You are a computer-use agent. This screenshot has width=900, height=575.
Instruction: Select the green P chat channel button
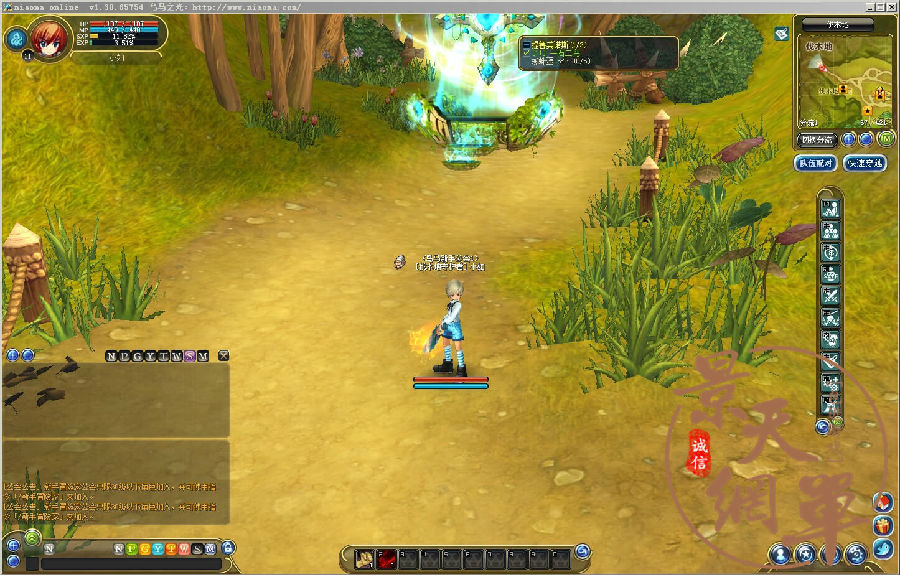132,549
